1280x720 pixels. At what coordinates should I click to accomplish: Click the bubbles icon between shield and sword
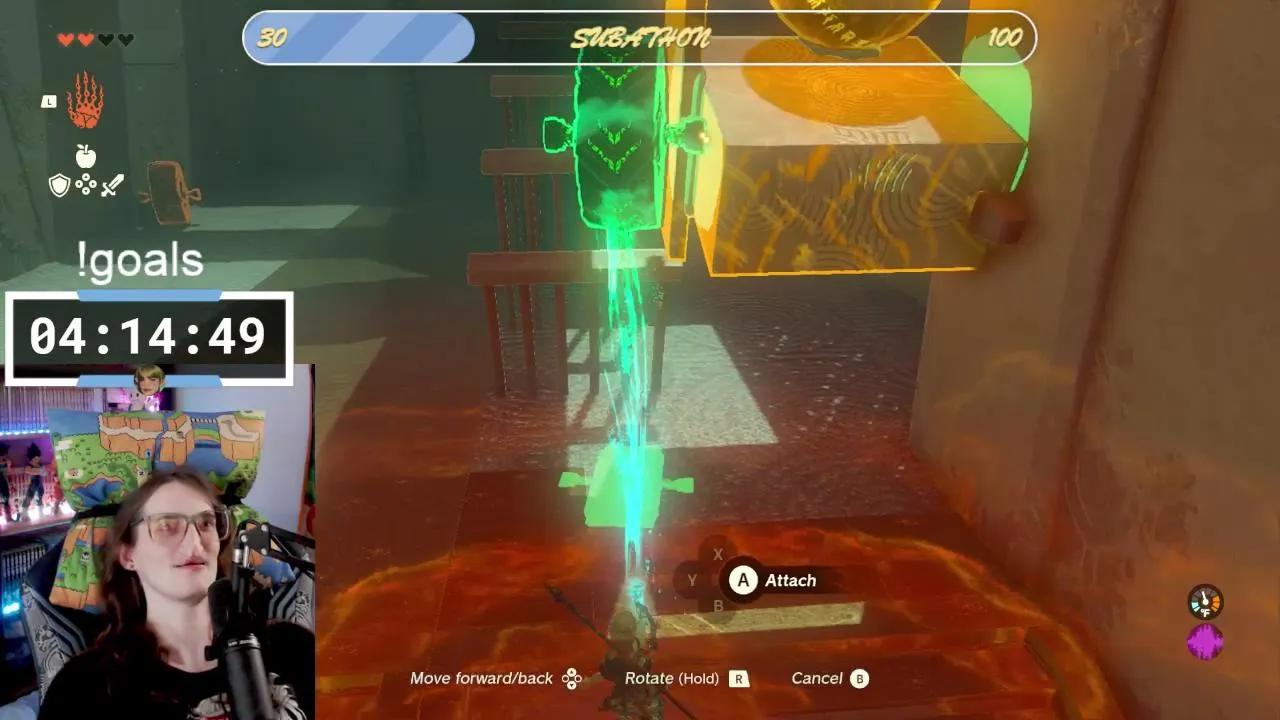click(86, 185)
